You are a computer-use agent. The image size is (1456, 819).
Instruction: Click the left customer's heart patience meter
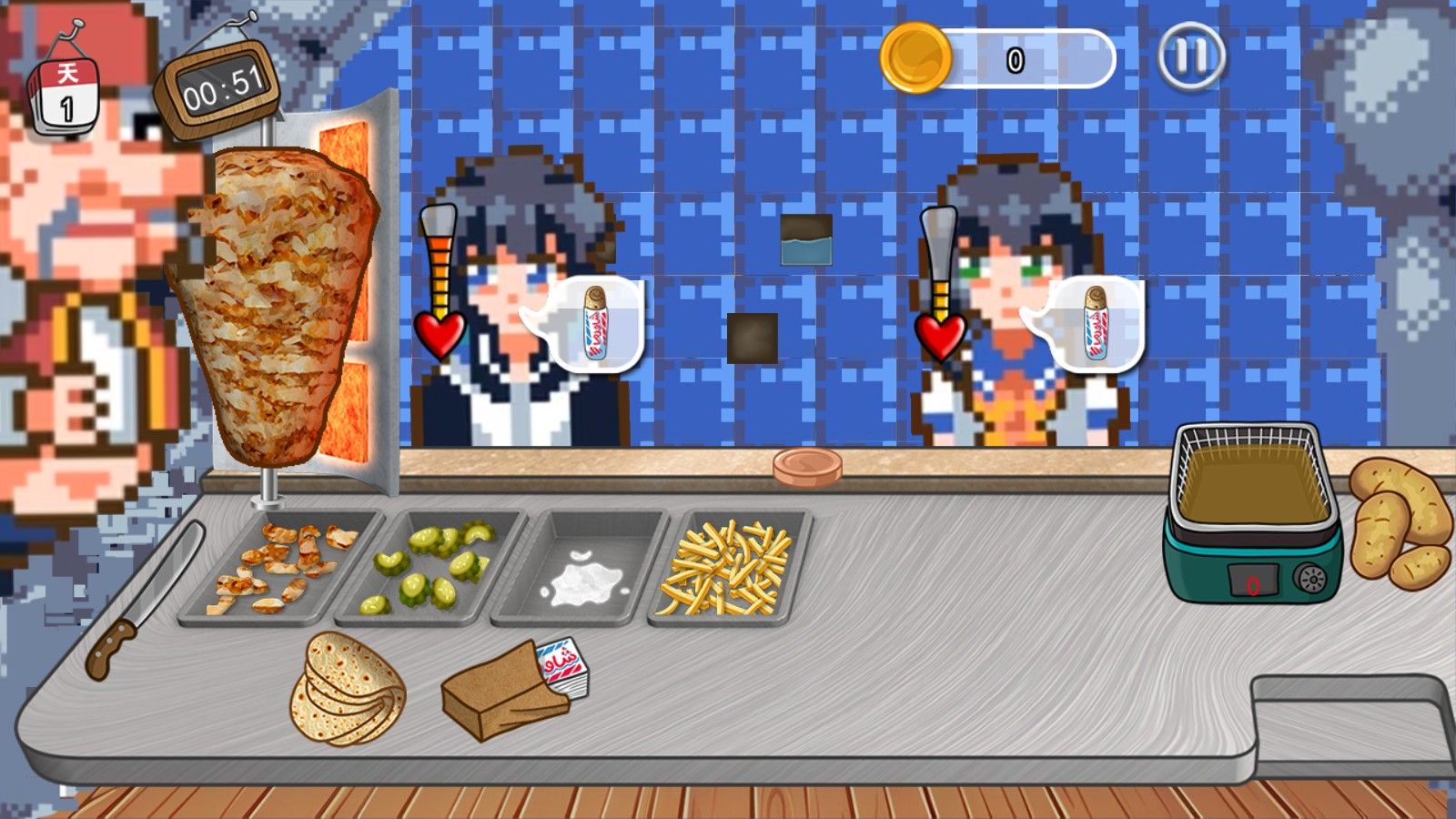[x=440, y=328]
